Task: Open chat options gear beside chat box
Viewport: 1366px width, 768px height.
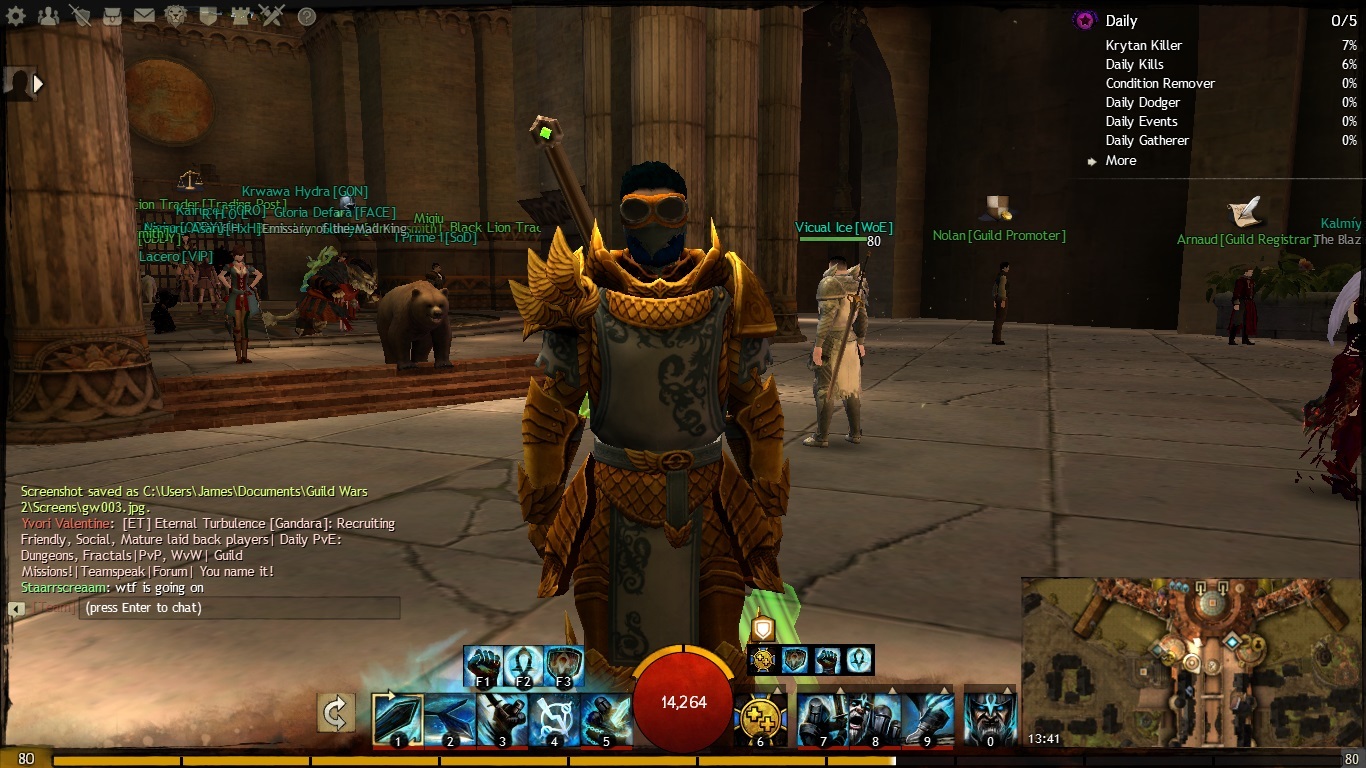Action: point(16,608)
